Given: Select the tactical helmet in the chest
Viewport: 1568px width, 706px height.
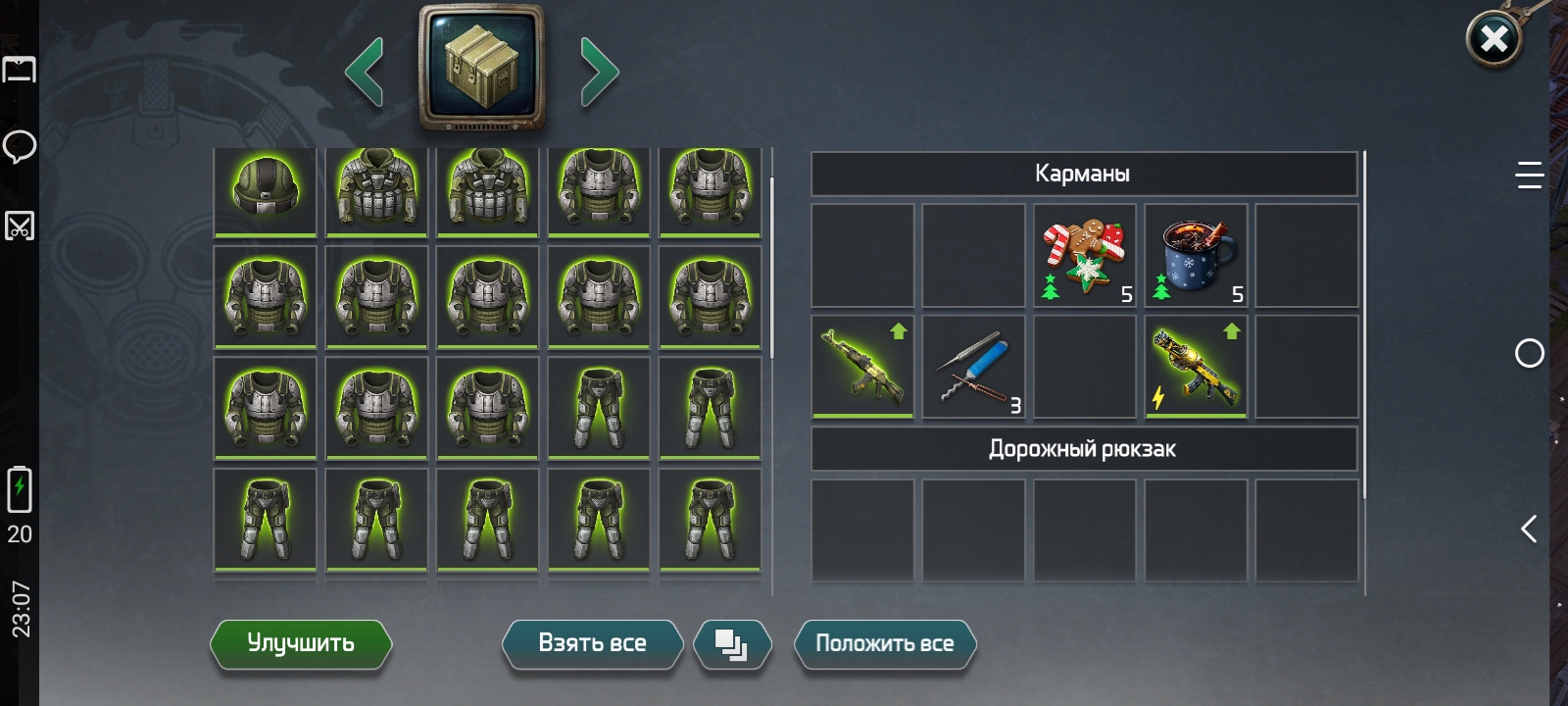Looking at the screenshot, I should [x=266, y=190].
